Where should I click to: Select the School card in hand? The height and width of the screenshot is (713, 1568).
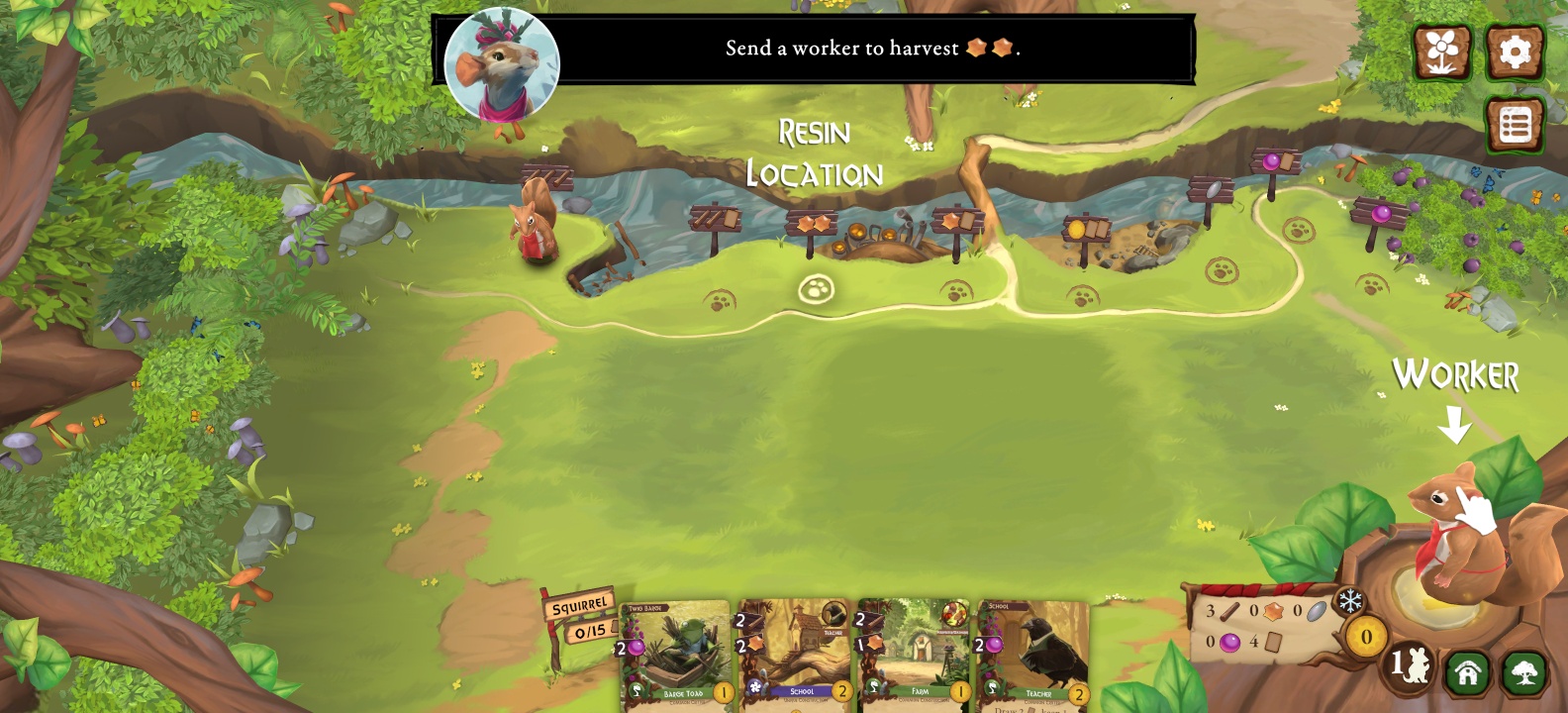pyautogui.click(x=795, y=654)
